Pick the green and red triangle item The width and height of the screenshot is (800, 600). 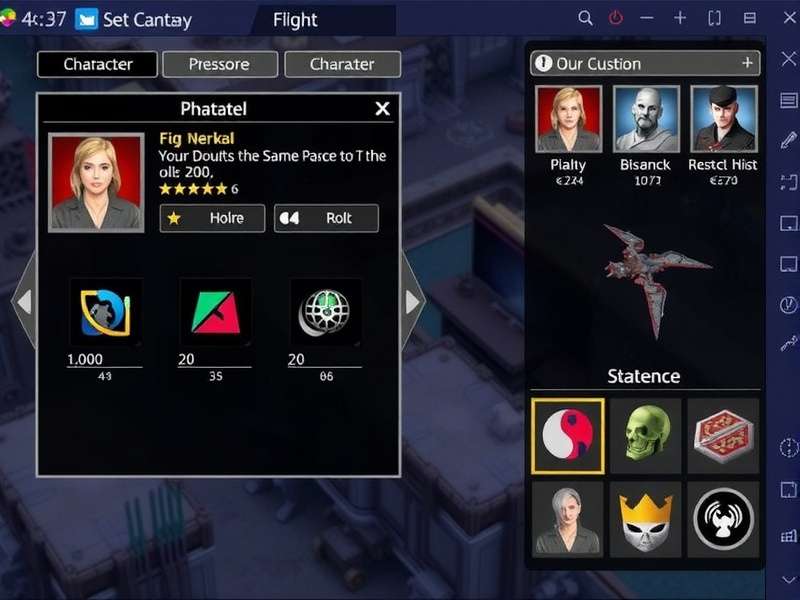coord(215,312)
